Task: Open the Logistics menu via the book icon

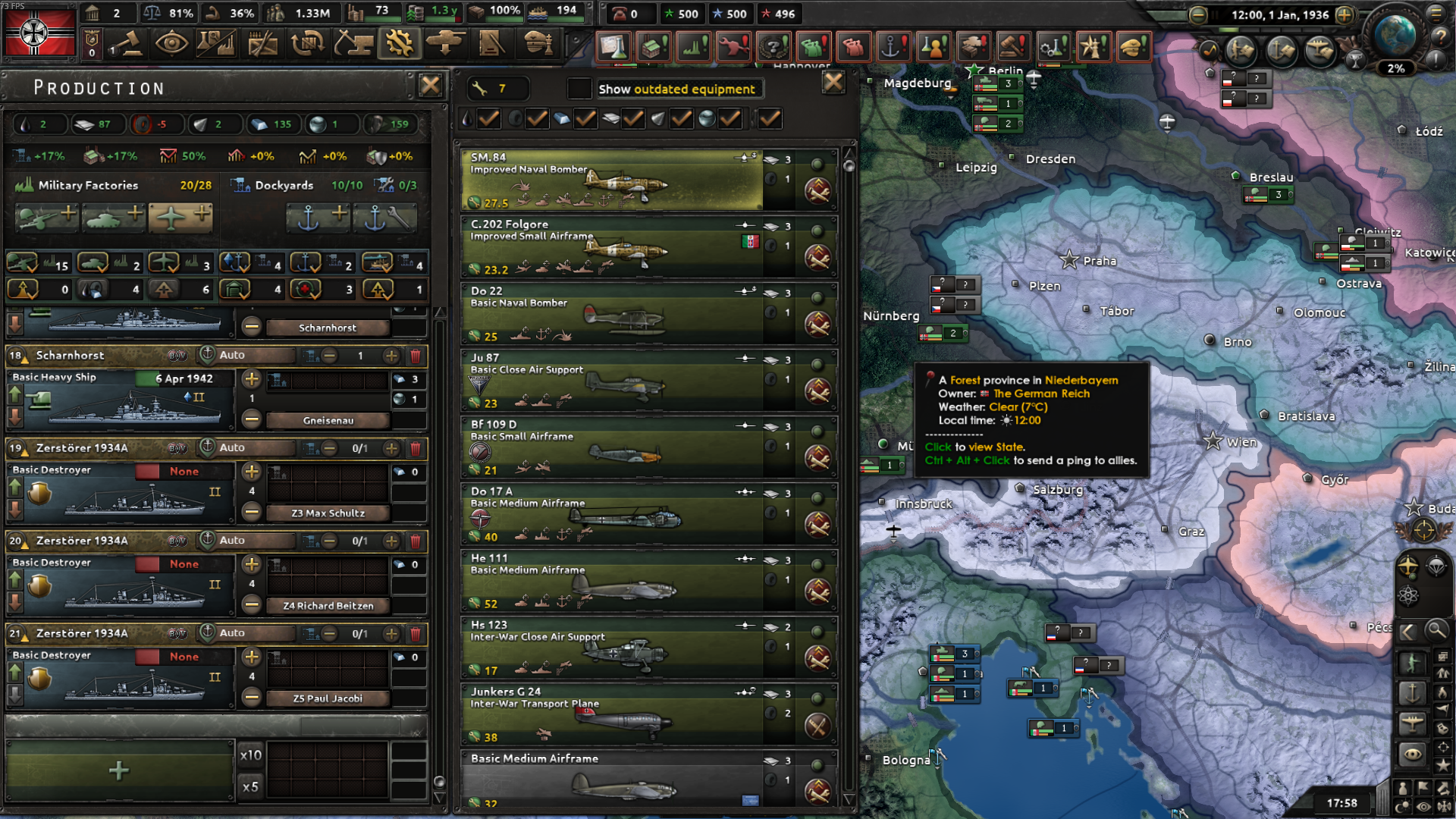Action: point(491,44)
